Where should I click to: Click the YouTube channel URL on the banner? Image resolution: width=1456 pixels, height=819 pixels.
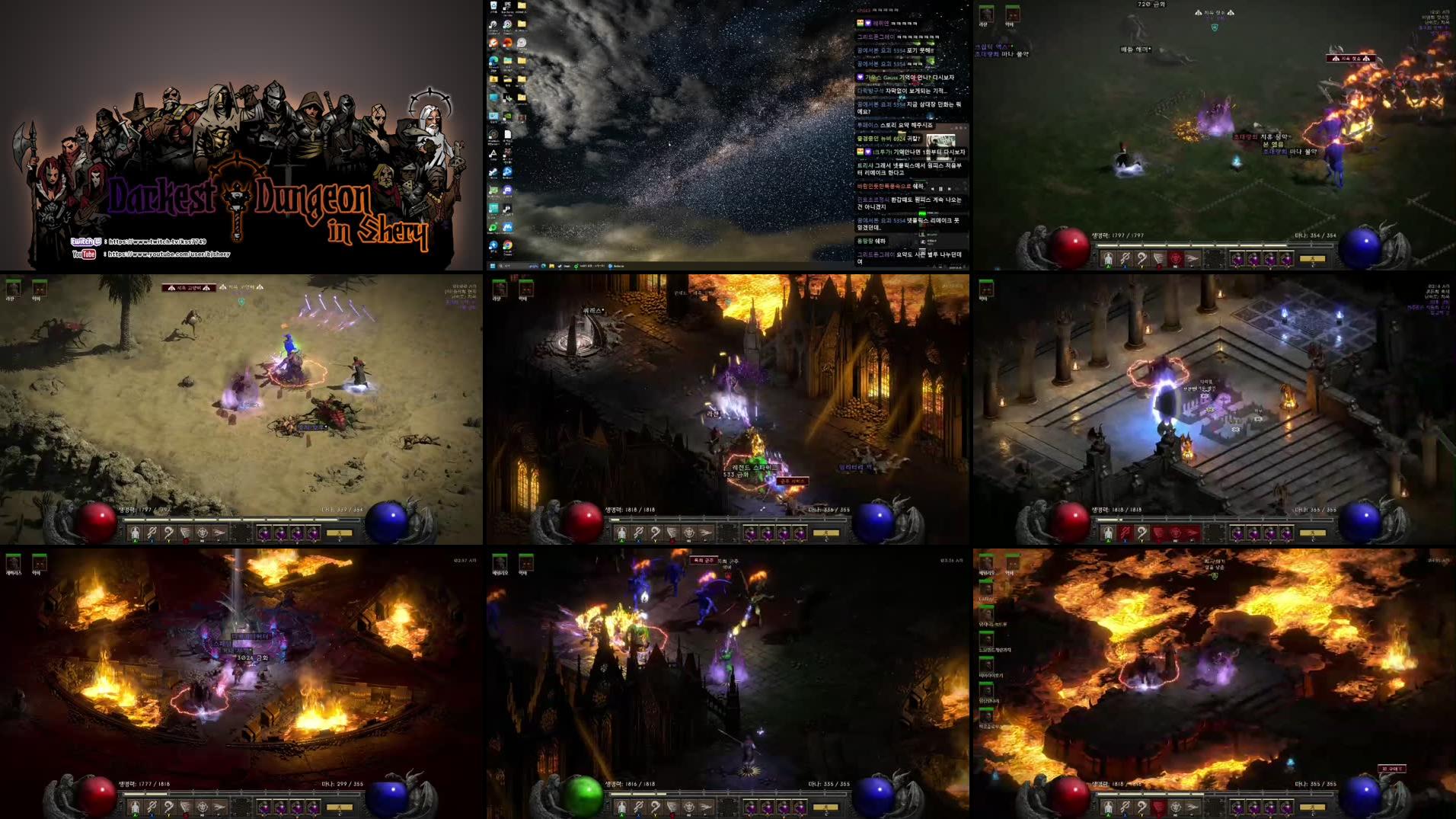(x=169, y=254)
